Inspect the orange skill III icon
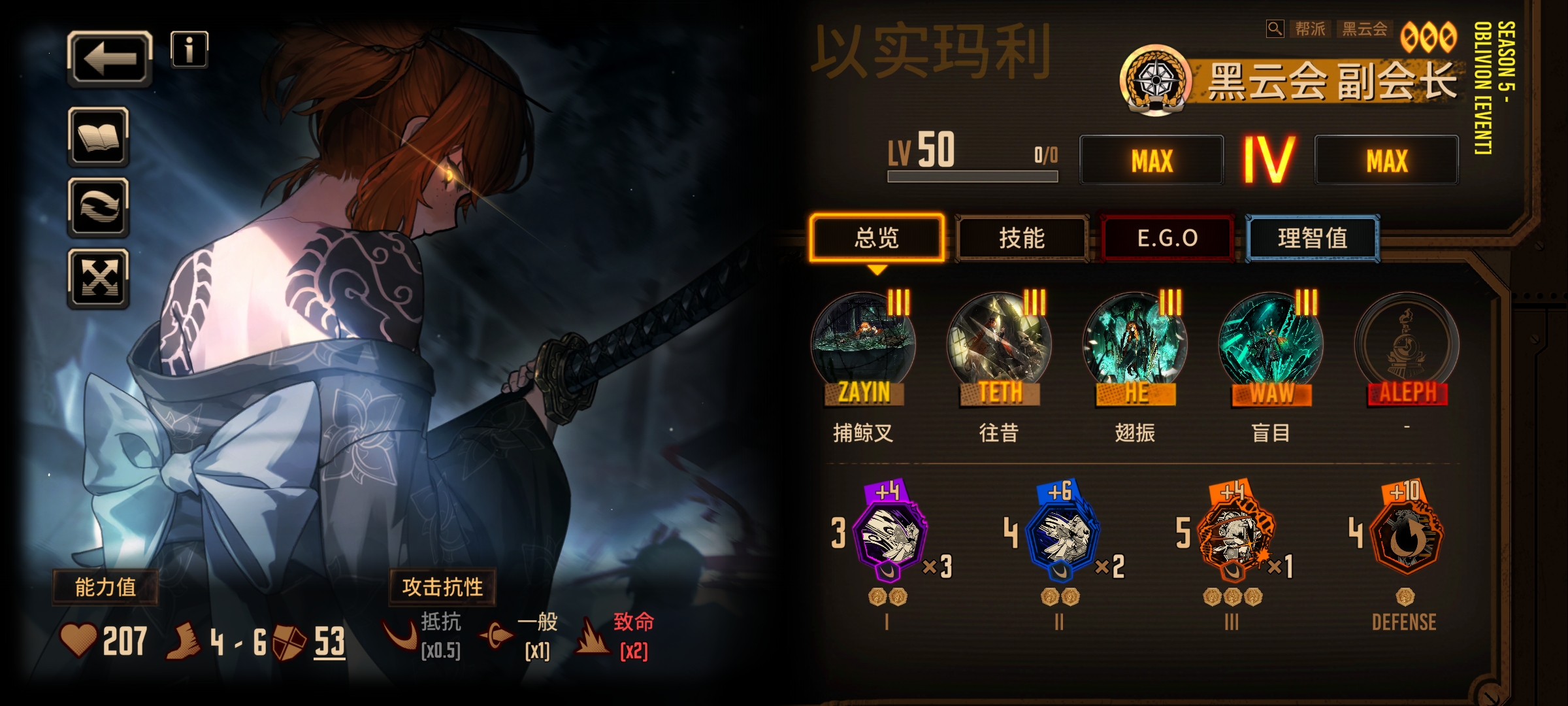Viewport: 1568px width, 706px height. pyautogui.click(x=1233, y=537)
